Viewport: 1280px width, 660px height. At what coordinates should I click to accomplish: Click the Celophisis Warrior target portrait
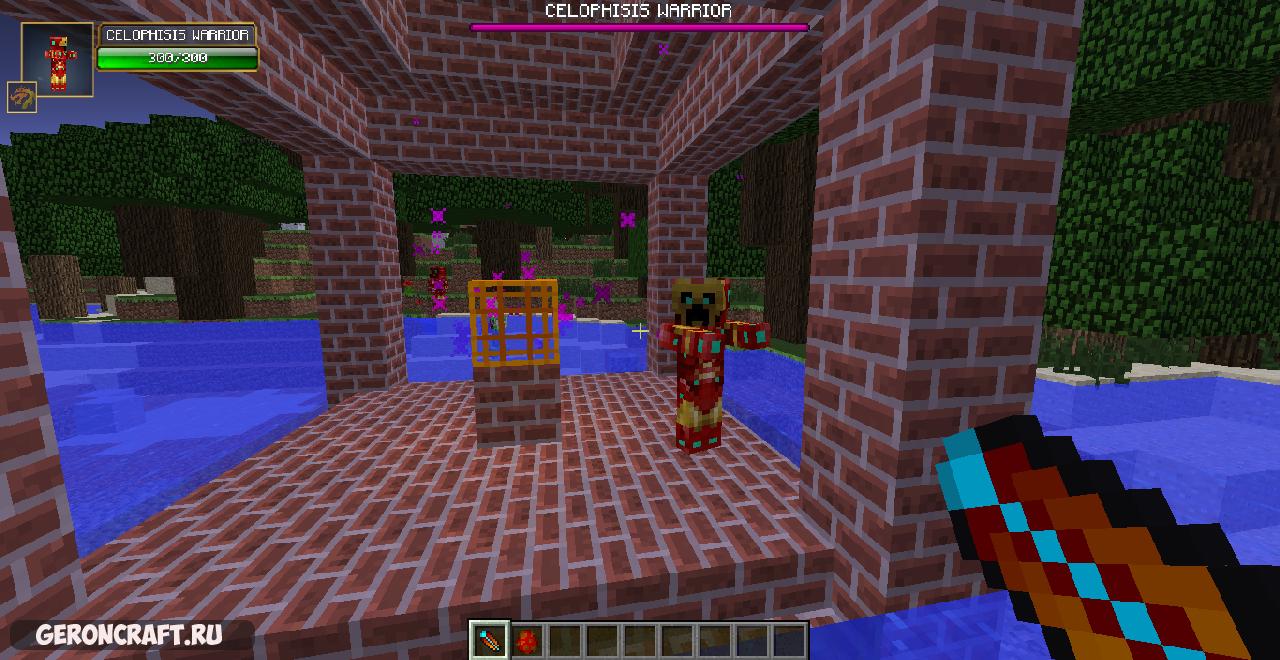(x=57, y=60)
